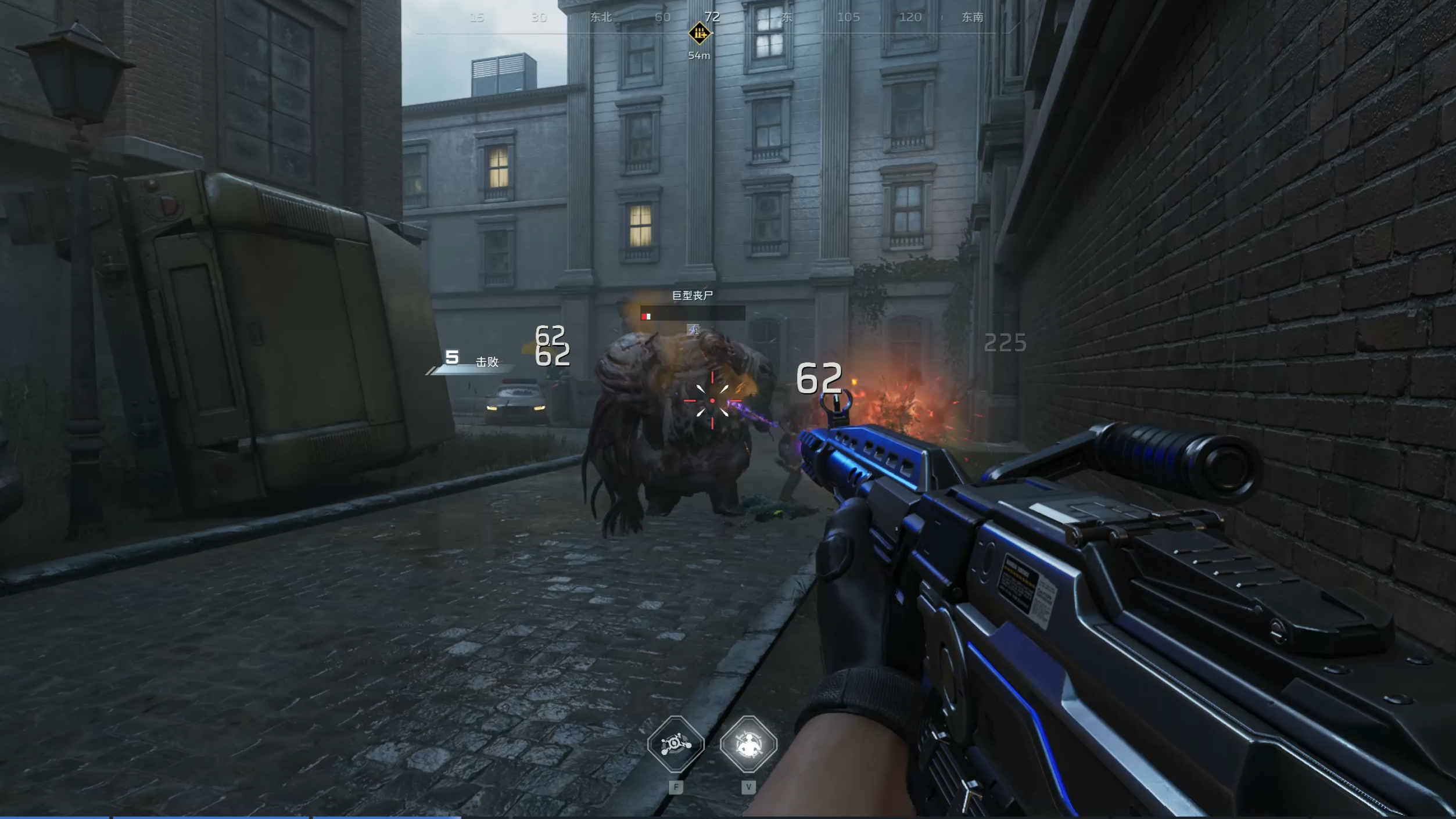Activate the drone ability icon

click(x=676, y=744)
